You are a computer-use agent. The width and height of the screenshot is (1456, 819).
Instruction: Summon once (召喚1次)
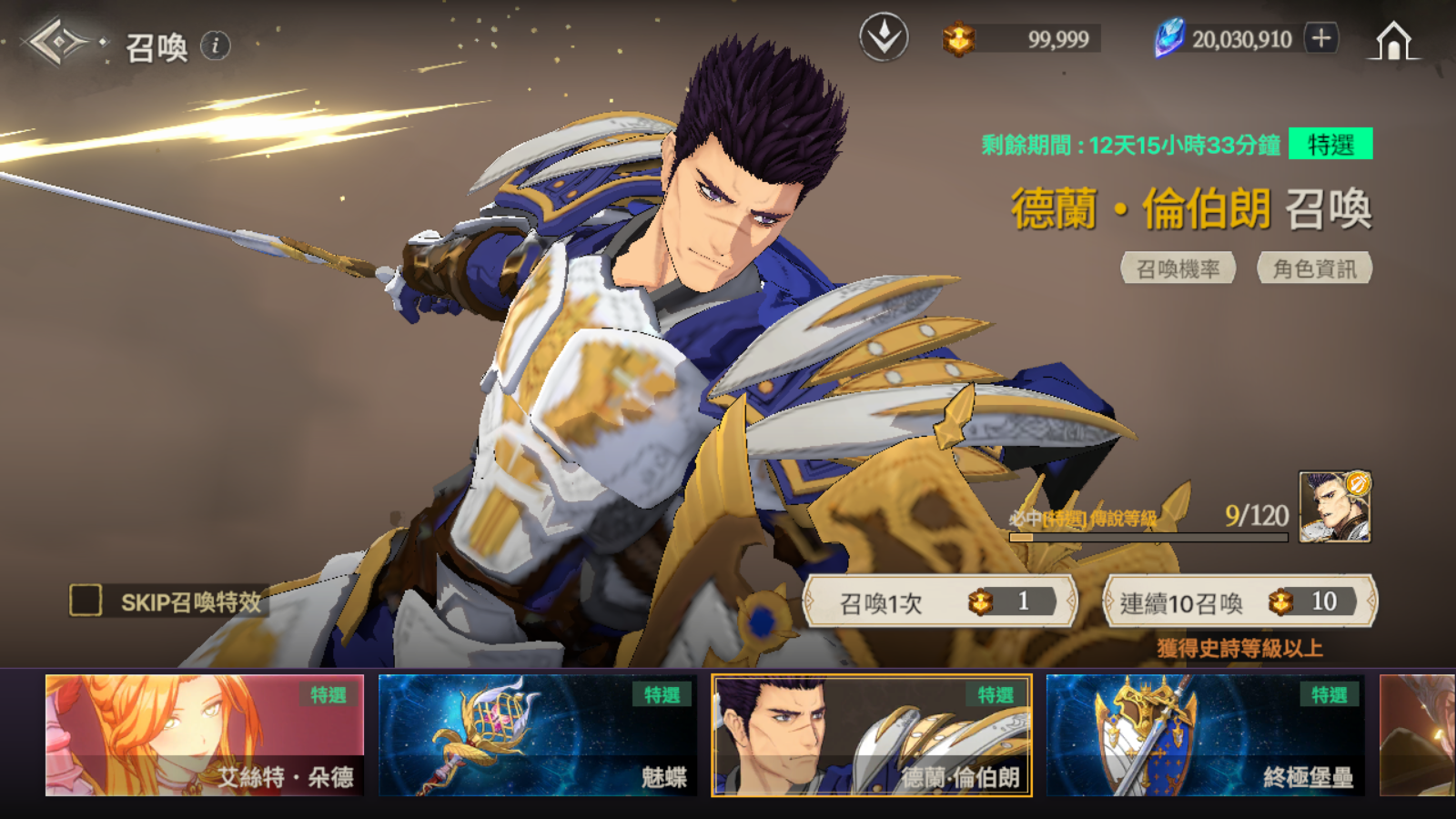(x=940, y=602)
